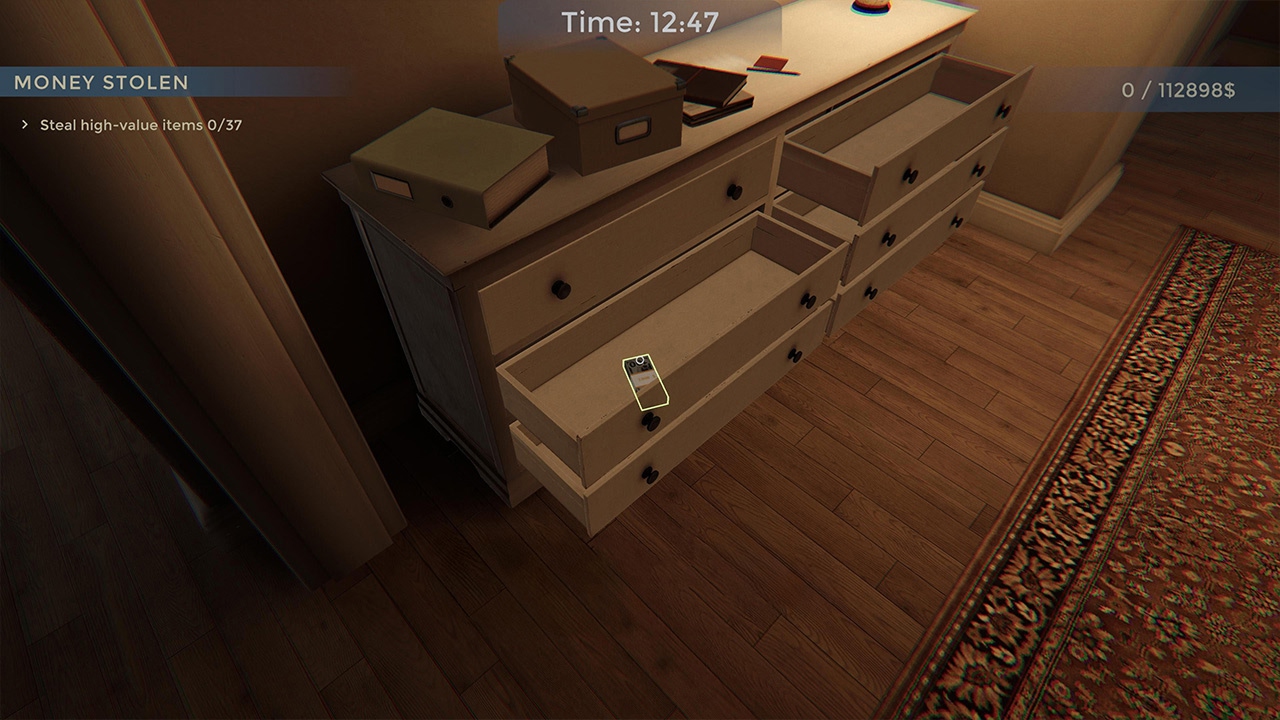Click the knob on top-left open drawer
1280x720 pixels.
pos(733,191)
